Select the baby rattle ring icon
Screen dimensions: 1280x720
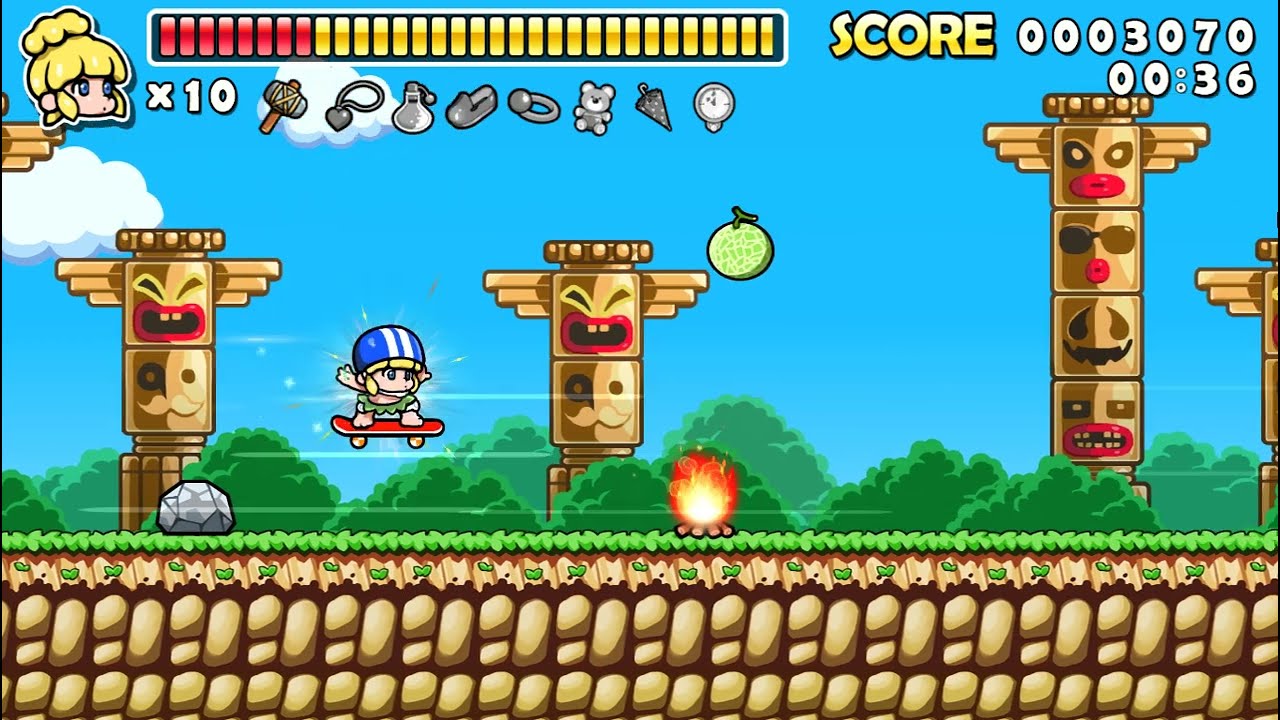[532, 104]
